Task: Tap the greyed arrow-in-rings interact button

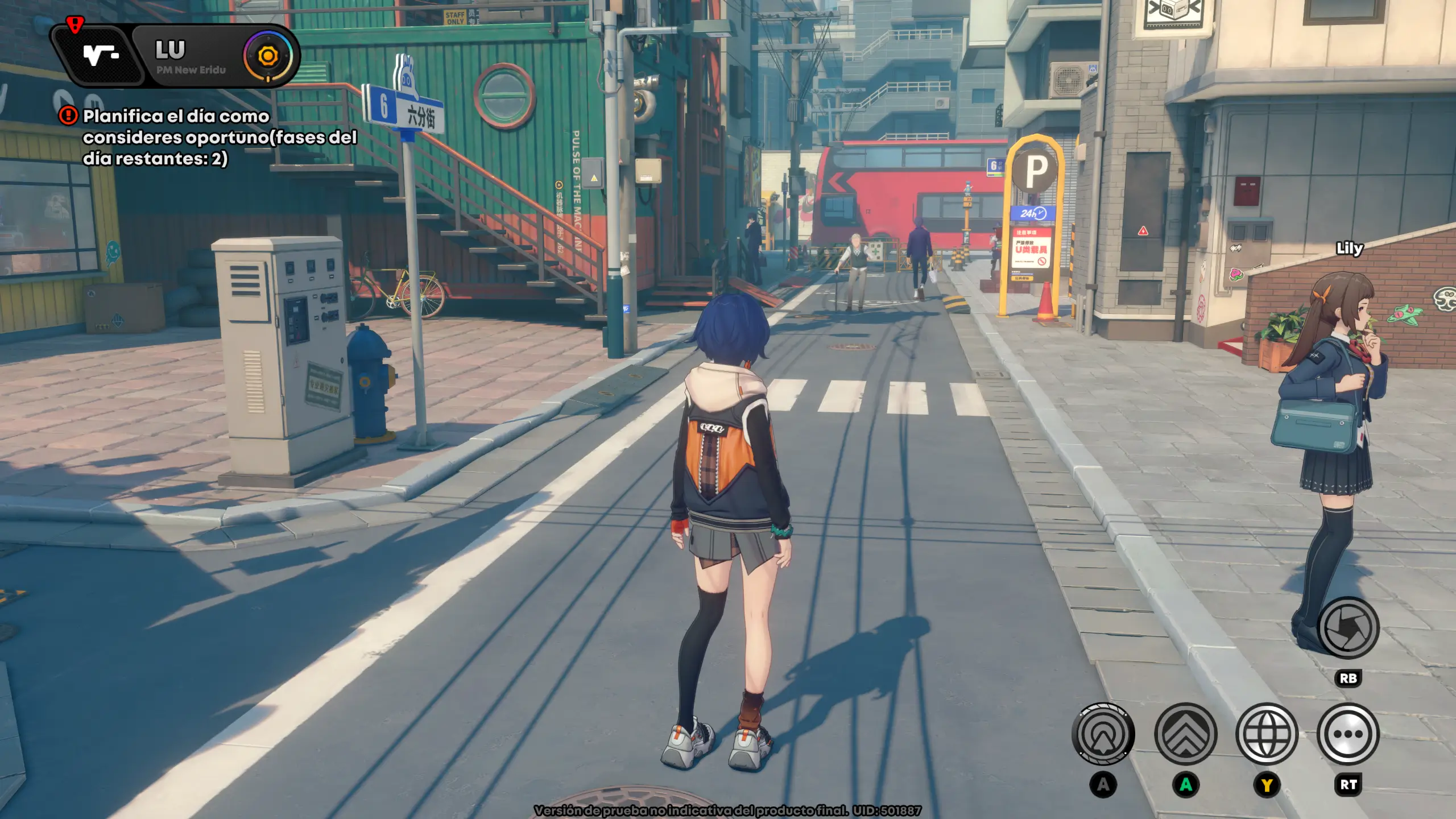Action: click(x=1103, y=734)
